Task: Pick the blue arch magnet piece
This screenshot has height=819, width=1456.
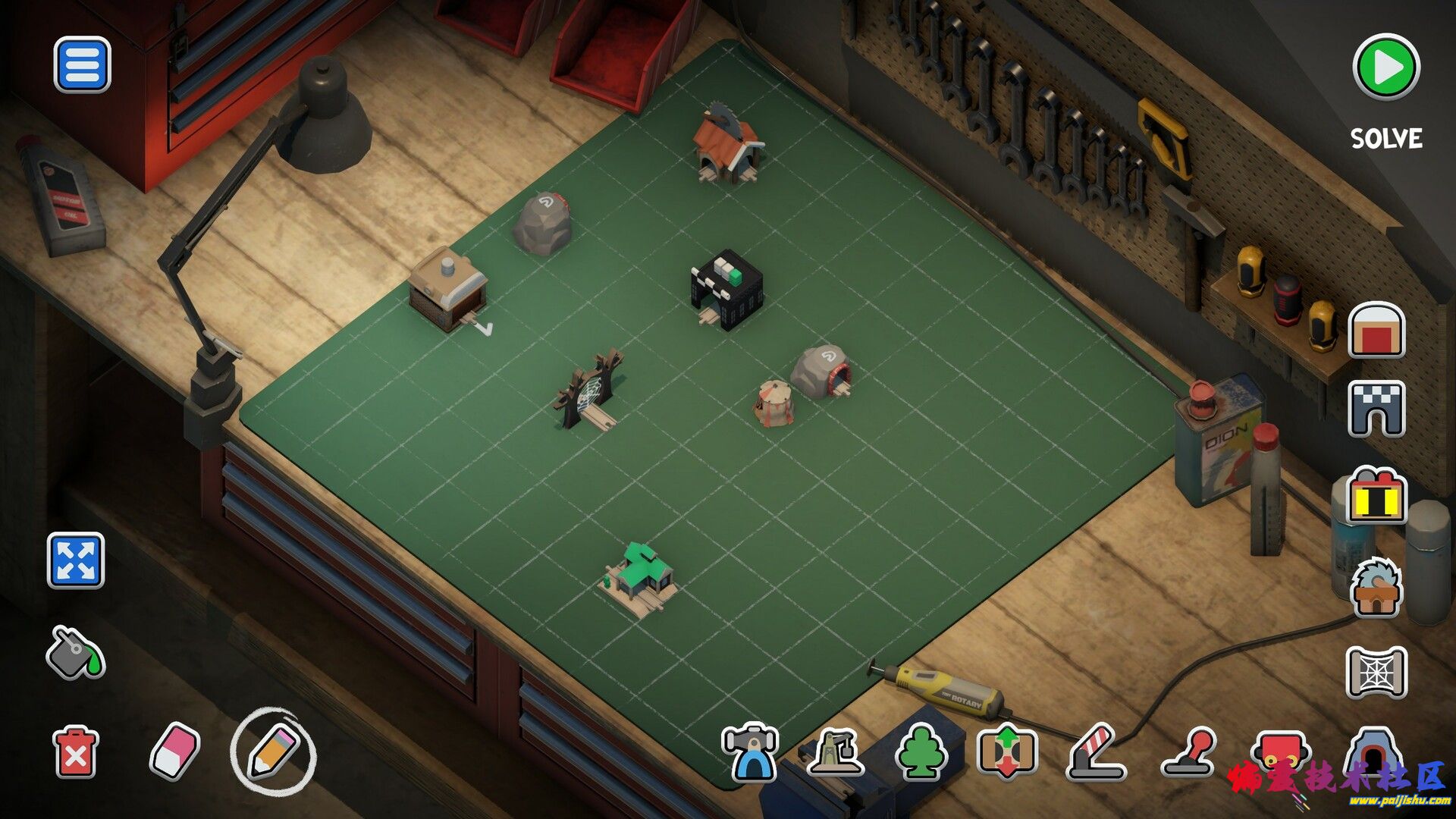Action: click(x=751, y=752)
